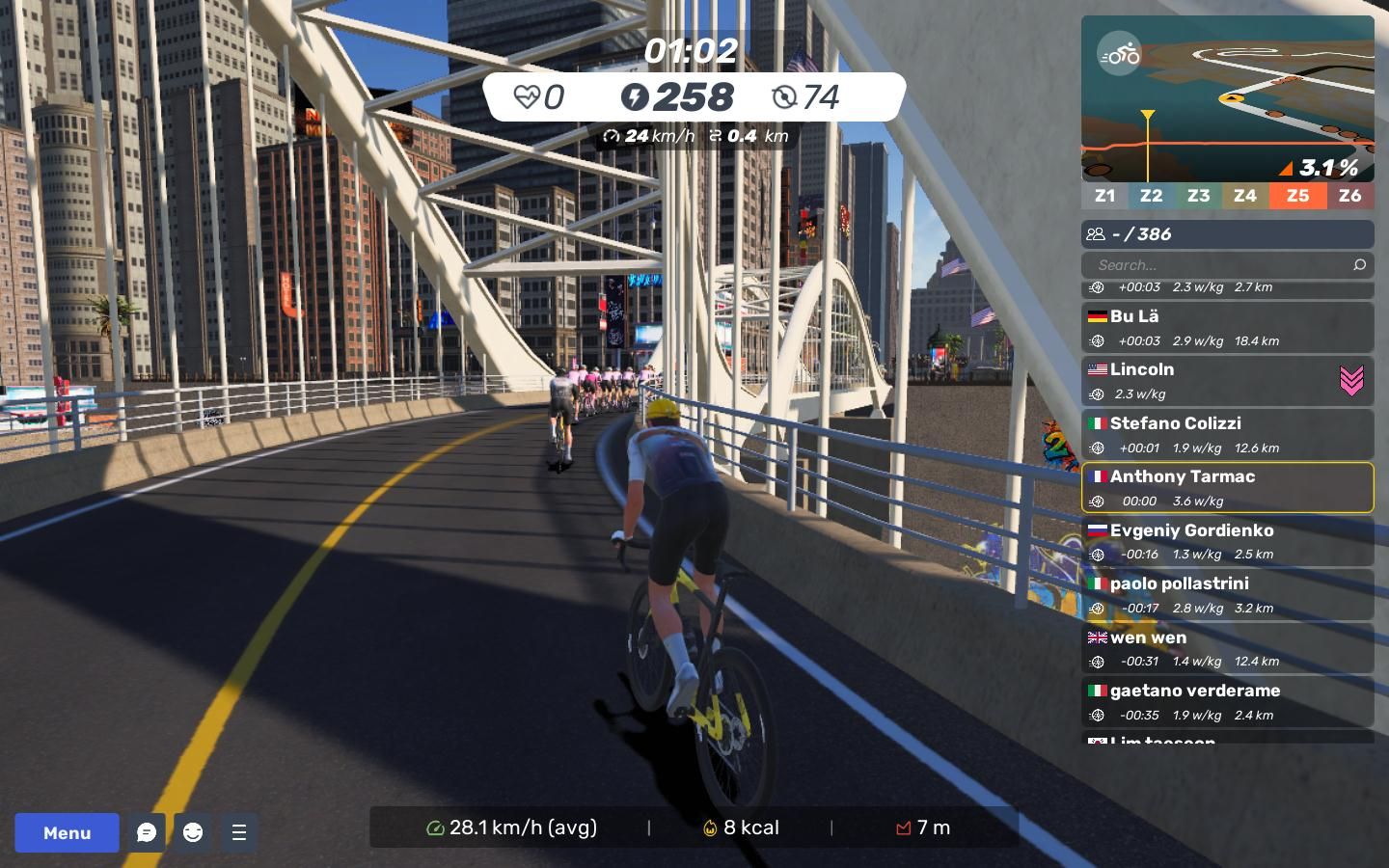Toggle the list icon button
1389x868 pixels.
(239, 832)
